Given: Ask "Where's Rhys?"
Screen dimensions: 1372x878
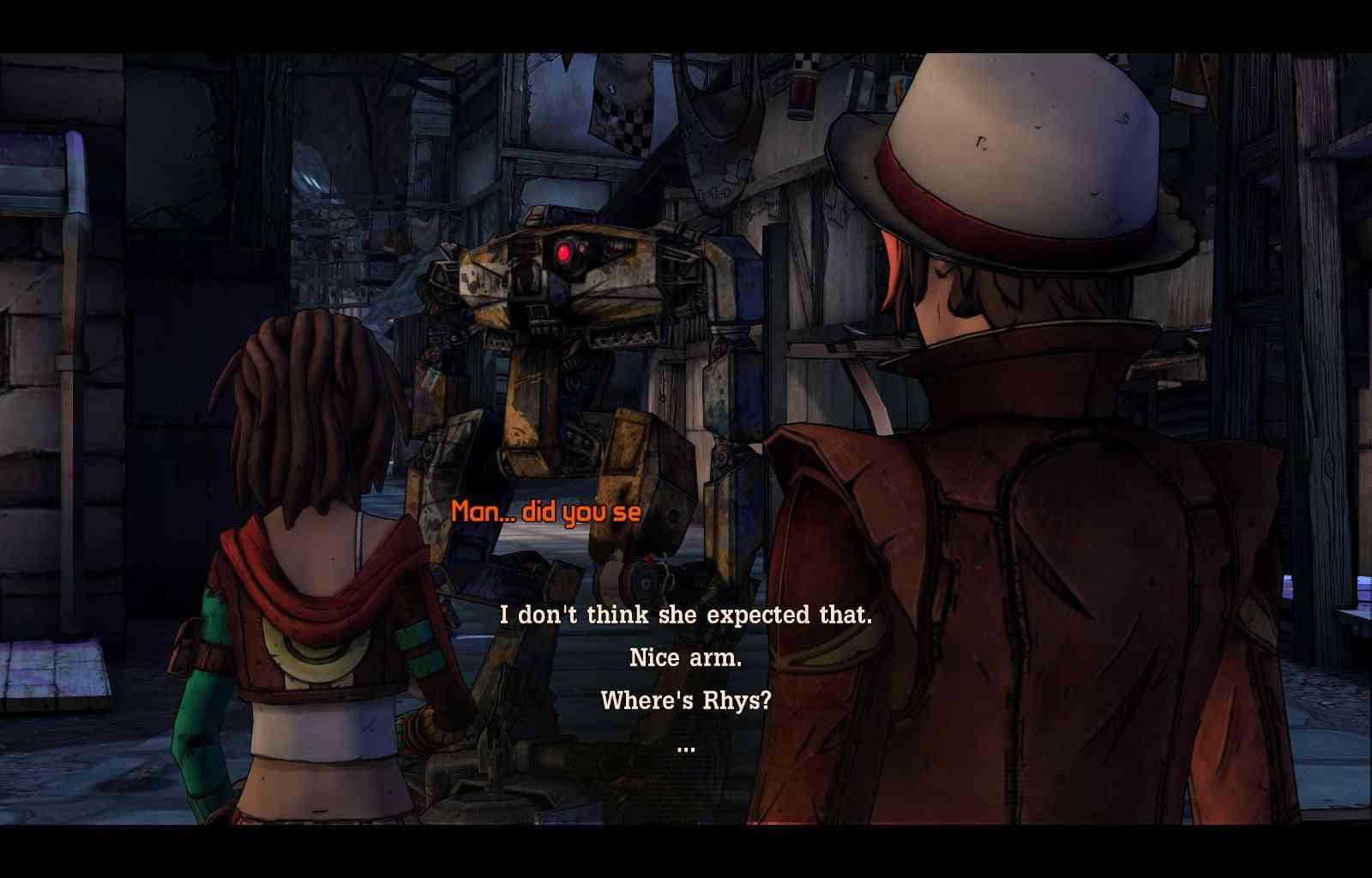Looking at the screenshot, I should pos(685,701).
